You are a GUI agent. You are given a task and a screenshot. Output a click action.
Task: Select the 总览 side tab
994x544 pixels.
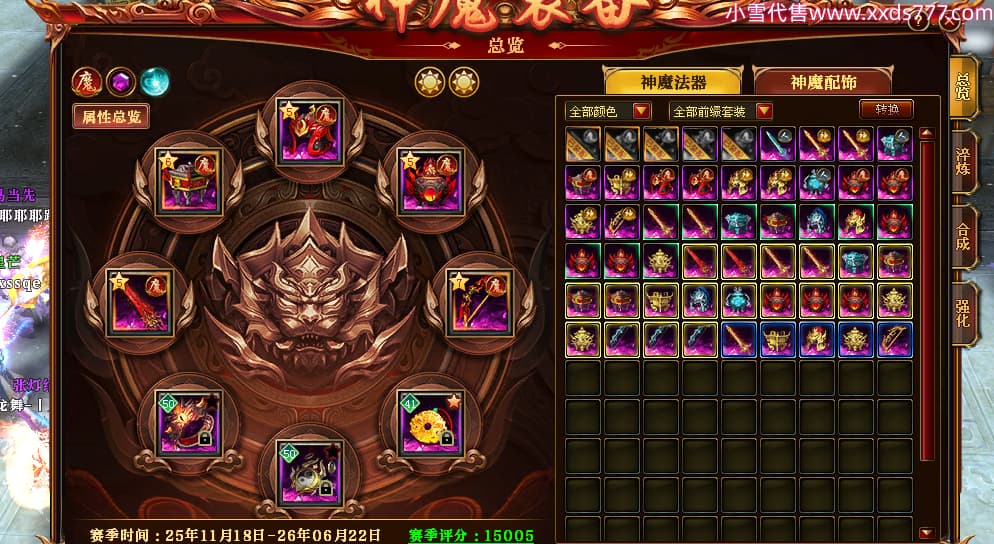(x=962, y=85)
